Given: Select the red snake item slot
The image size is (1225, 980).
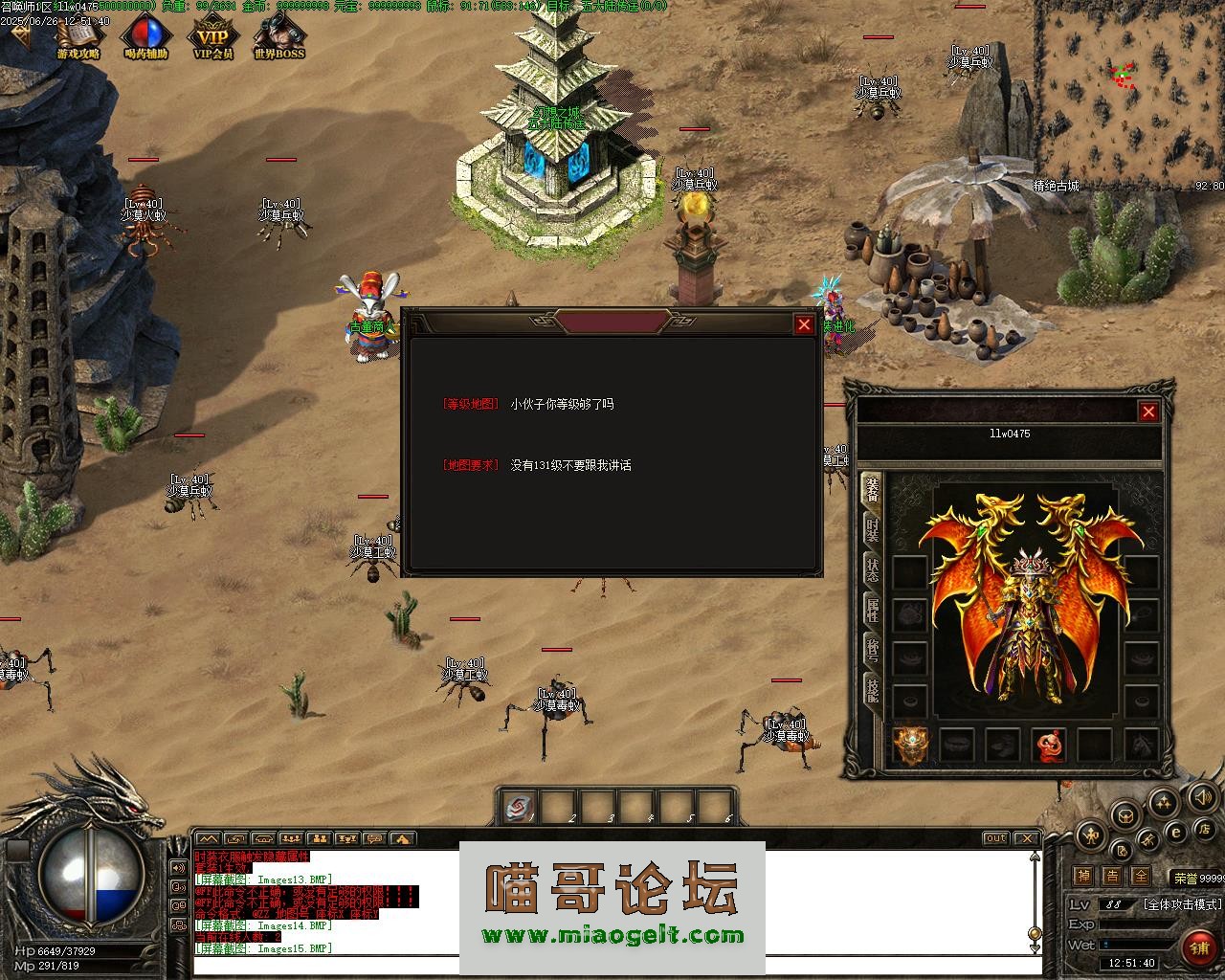Looking at the screenshot, I should (1049, 745).
